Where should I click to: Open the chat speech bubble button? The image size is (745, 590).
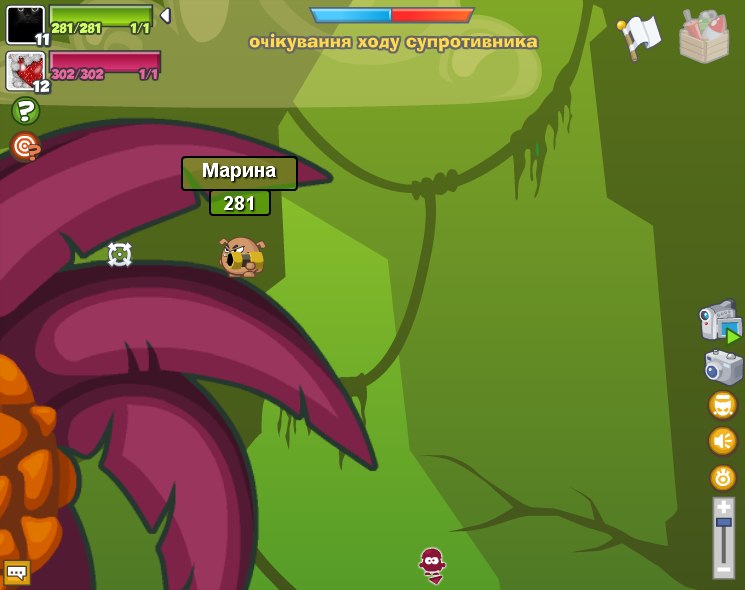pyautogui.click(x=16, y=572)
